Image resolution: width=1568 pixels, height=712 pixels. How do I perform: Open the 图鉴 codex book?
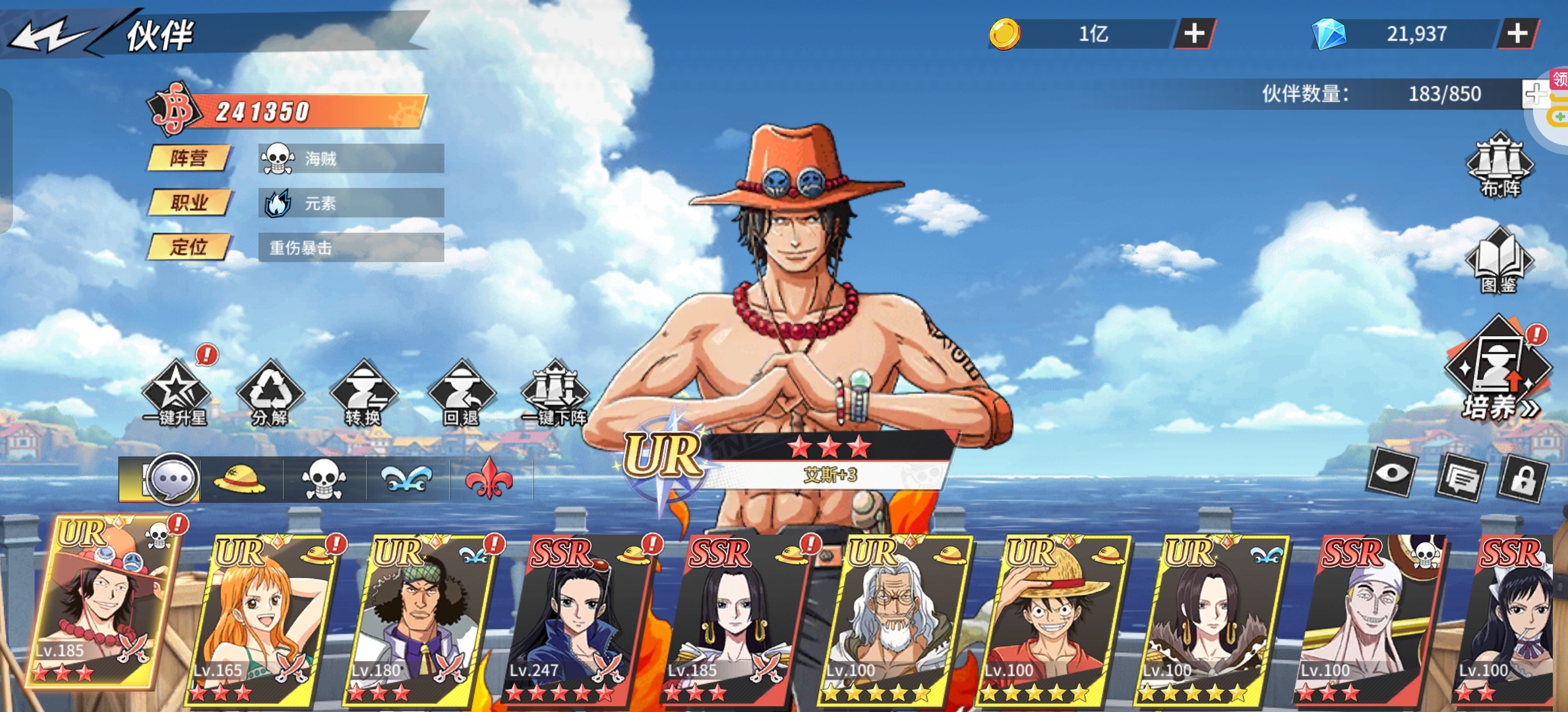click(x=1499, y=260)
